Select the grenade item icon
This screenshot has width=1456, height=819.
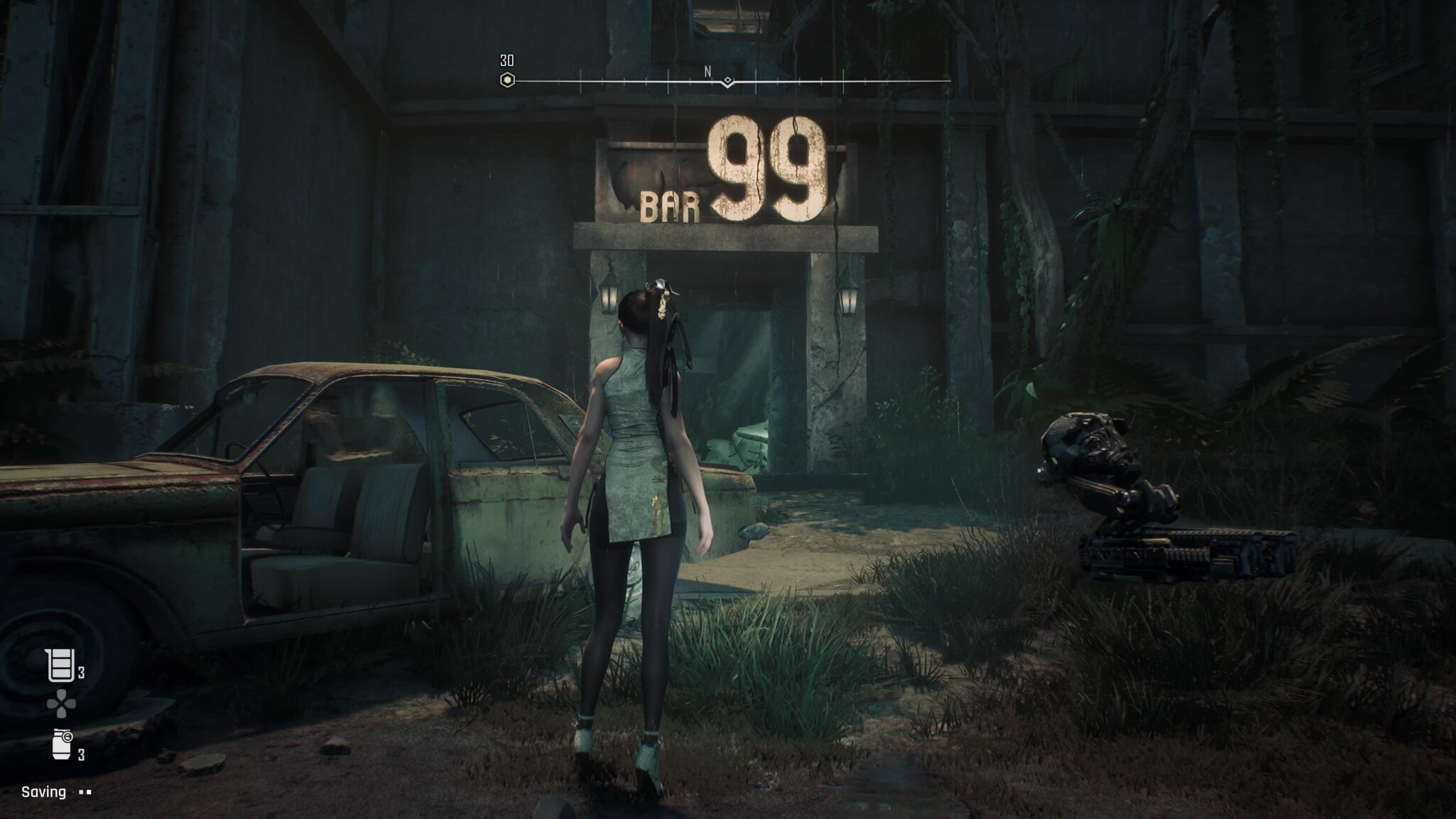click(63, 744)
